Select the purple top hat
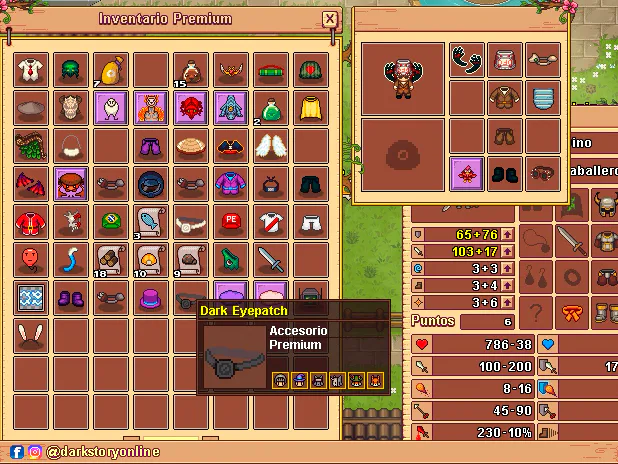The height and width of the screenshot is (464, 618). coord(150,297)
